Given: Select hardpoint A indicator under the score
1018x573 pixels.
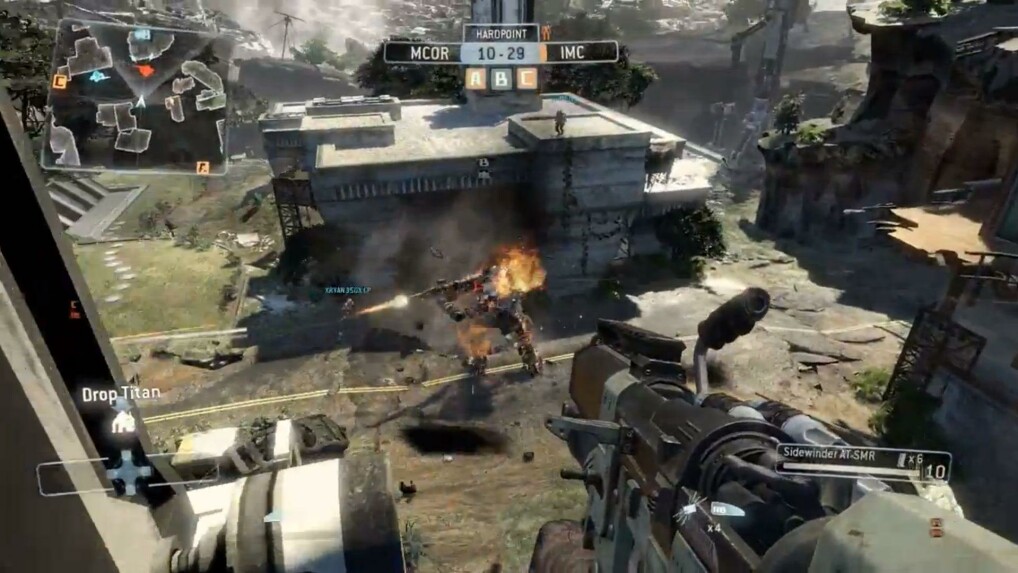Looking at the screenshot, I should [475, 78].
